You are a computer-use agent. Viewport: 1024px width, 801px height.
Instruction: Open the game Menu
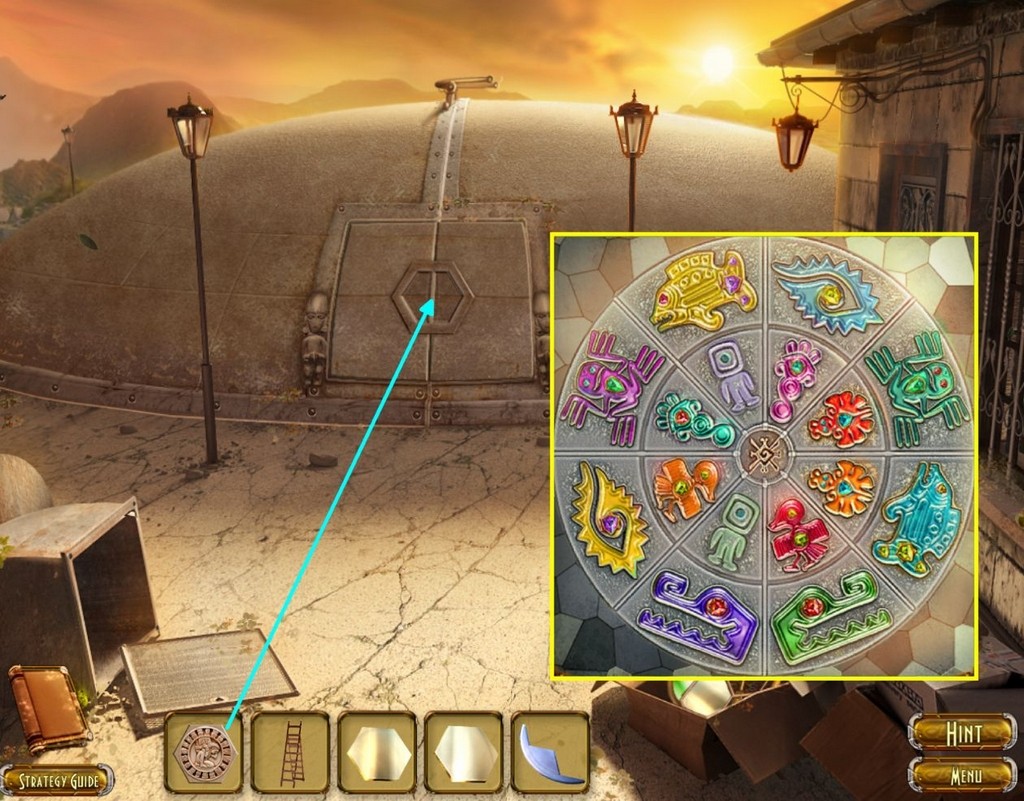[x=962, y=774]
